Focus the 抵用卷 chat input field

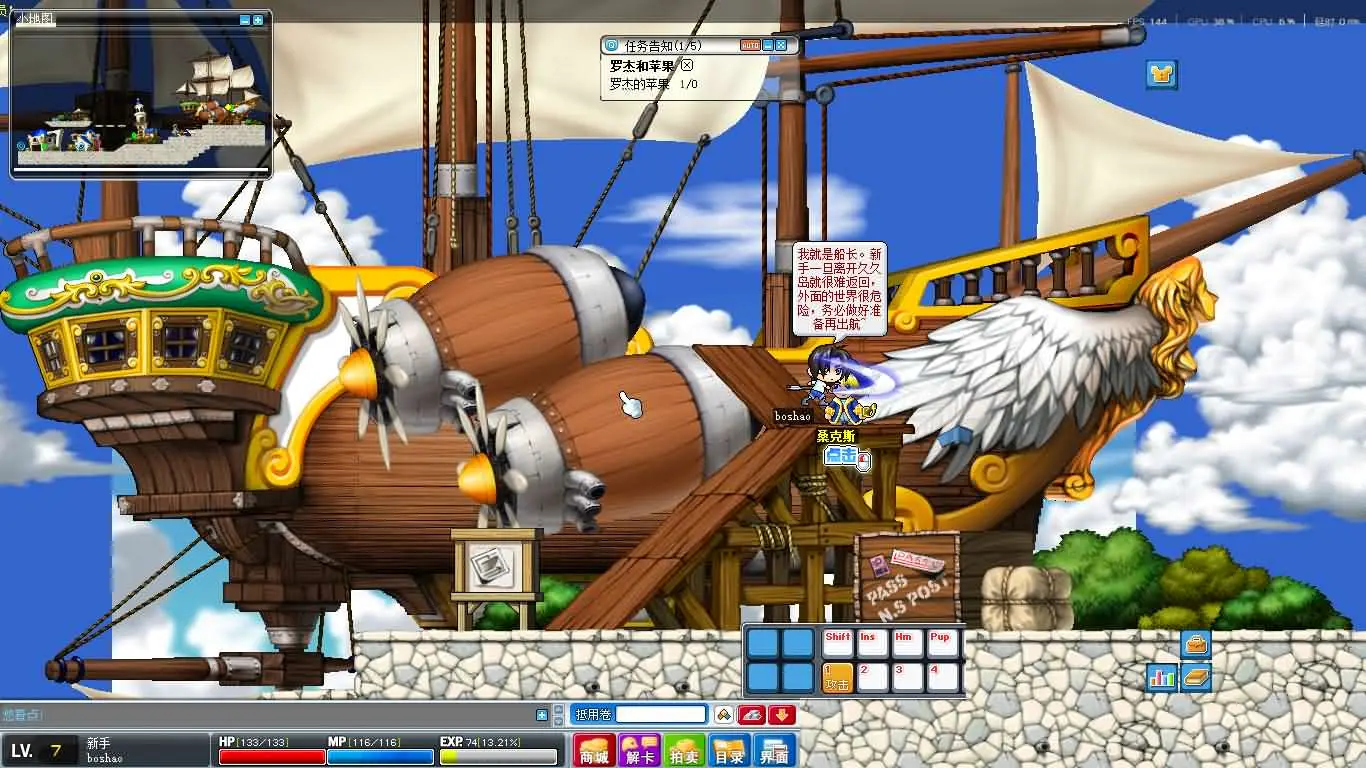[660, 714]
